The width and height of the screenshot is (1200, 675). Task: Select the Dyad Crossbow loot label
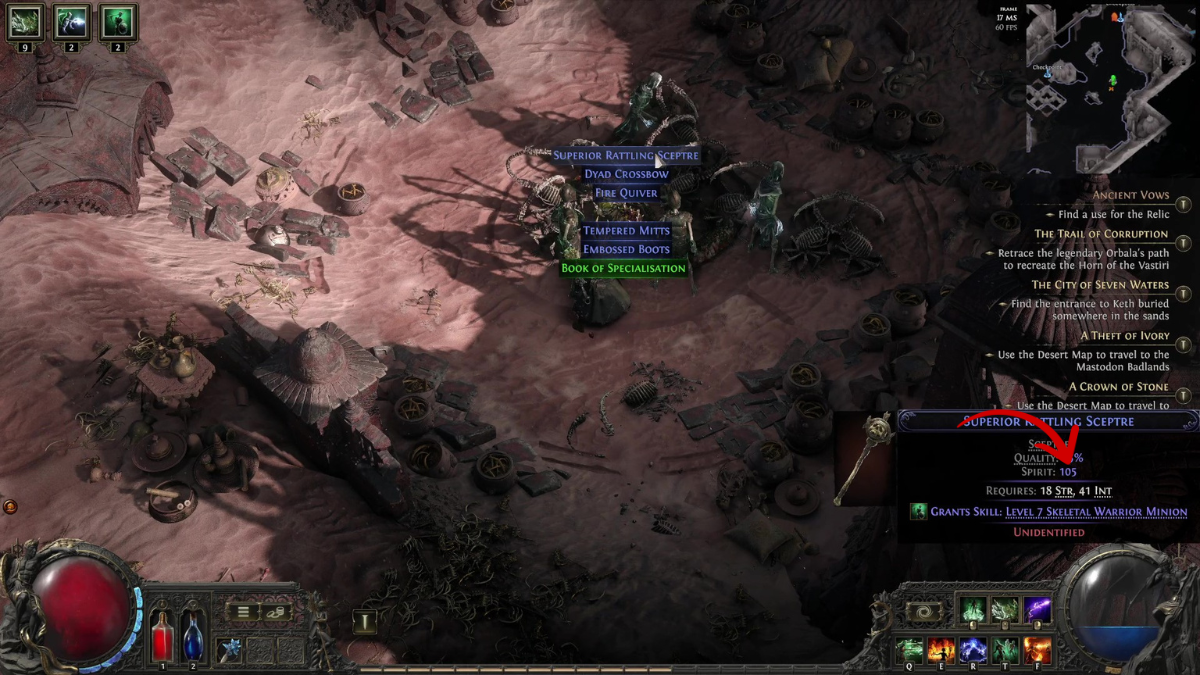[x=626, y=174]
